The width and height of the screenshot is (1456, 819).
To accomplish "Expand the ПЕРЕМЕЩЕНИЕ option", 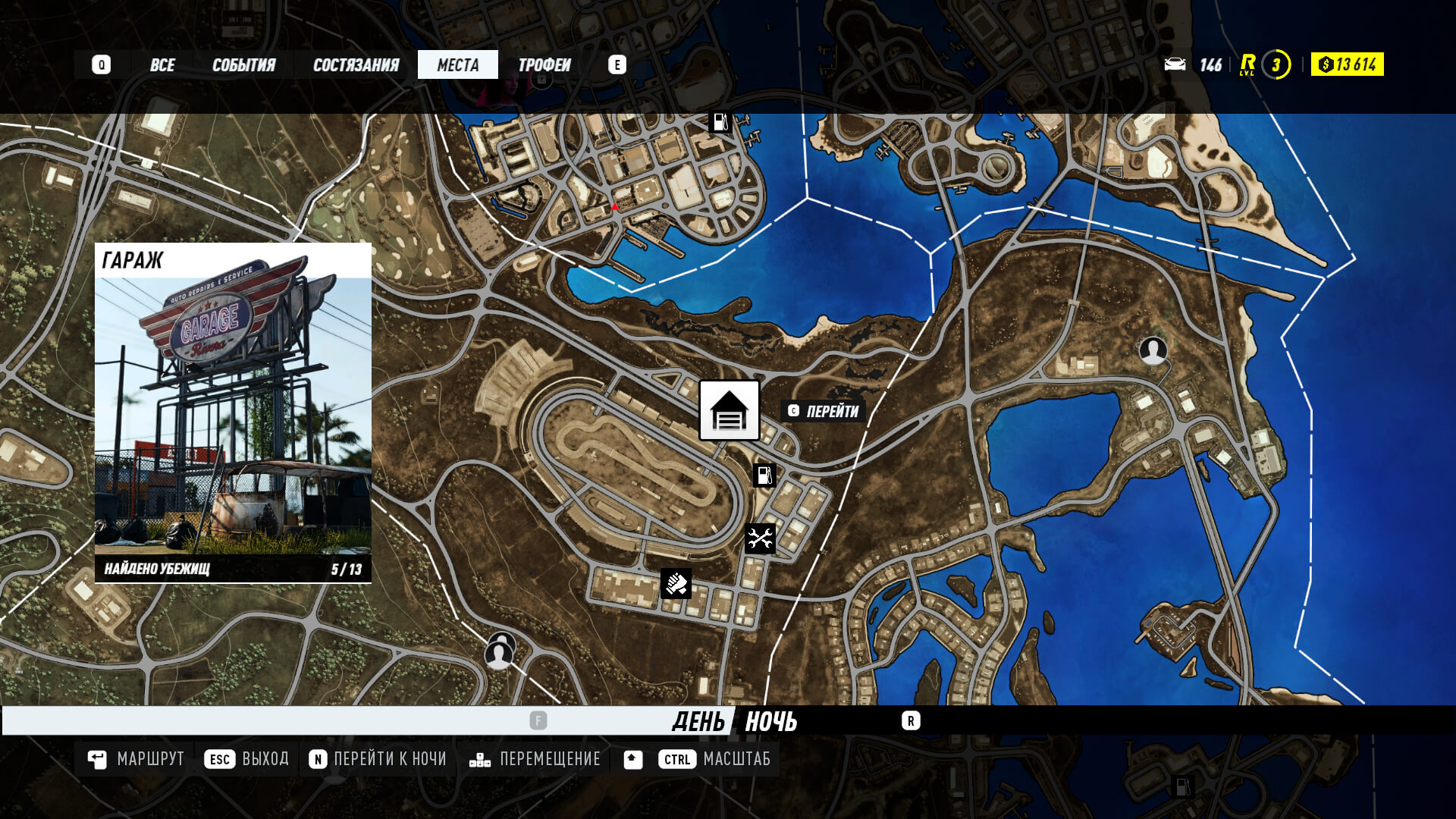I will coord(549,758).
